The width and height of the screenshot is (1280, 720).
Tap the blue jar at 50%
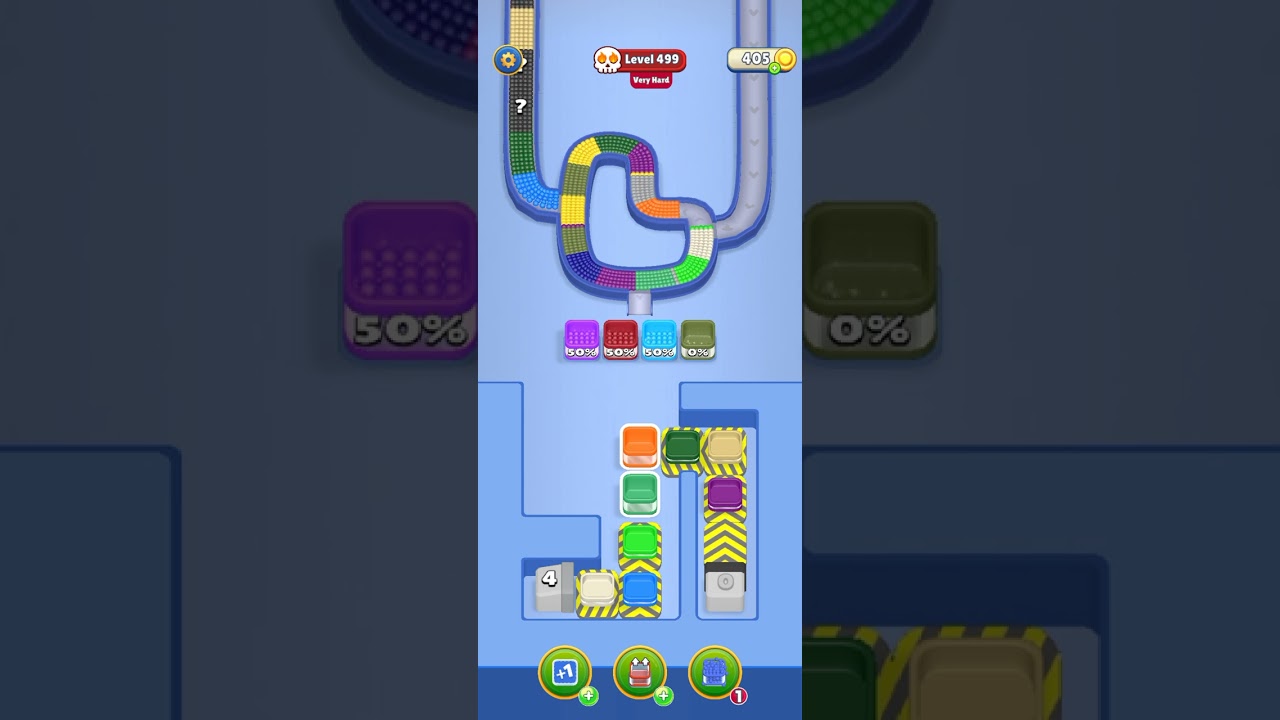pyautogui.click(x=659, y=340)
